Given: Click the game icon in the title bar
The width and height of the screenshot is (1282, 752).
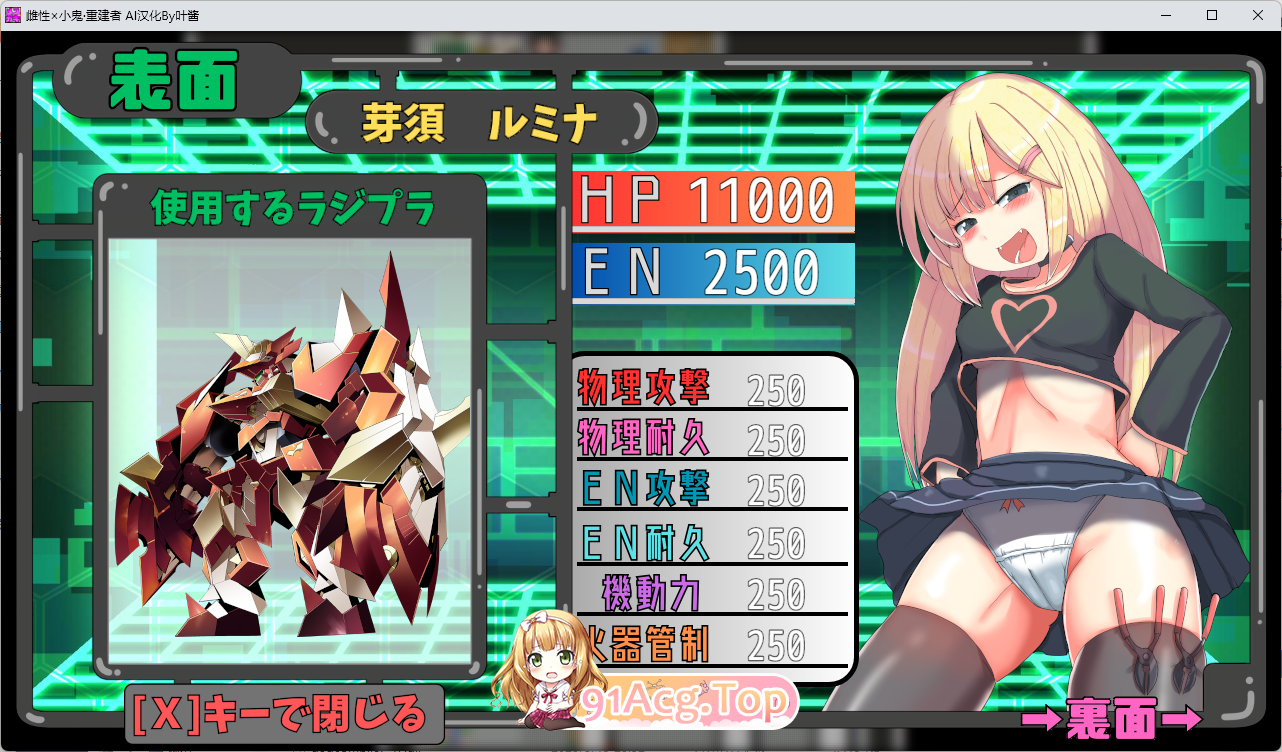Looking at the screenshot, I should pyautogui.click(x=12, y=14).
